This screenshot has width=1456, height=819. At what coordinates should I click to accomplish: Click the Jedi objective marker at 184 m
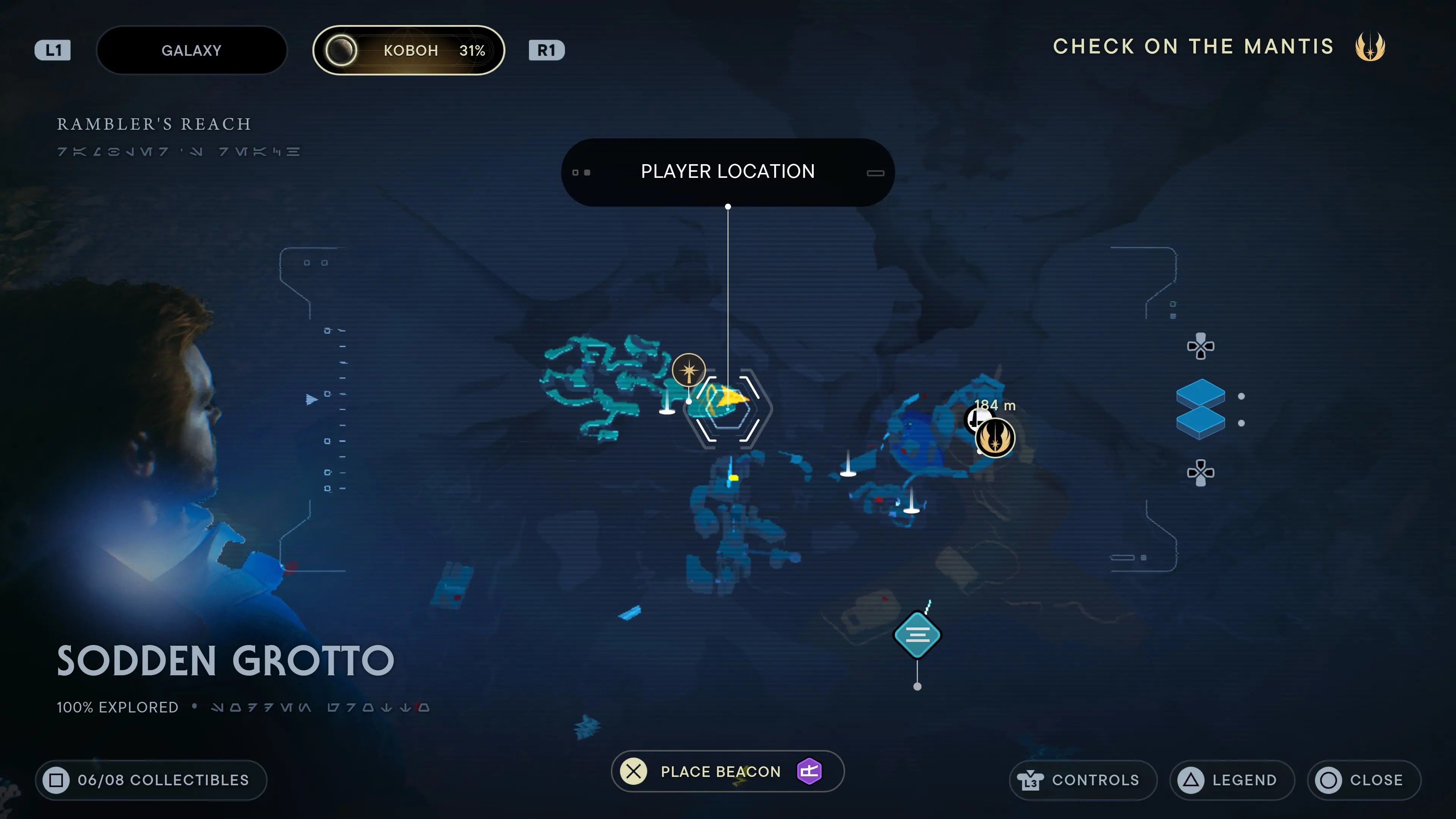(995, 438)
